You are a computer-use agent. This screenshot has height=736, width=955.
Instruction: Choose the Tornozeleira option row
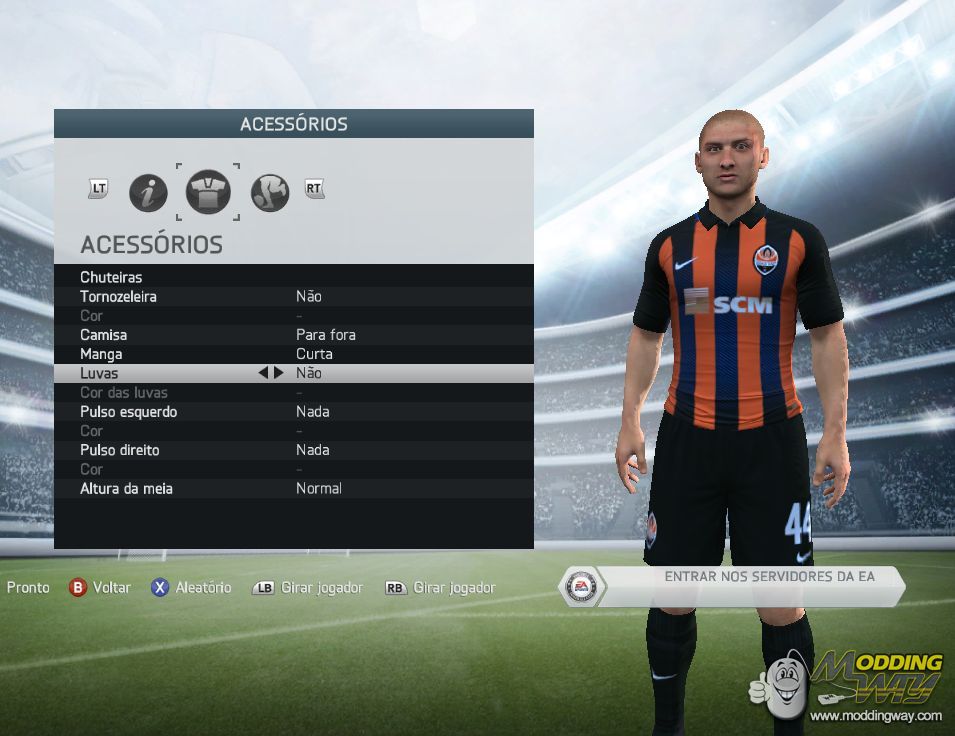click(x=293, y=296)
